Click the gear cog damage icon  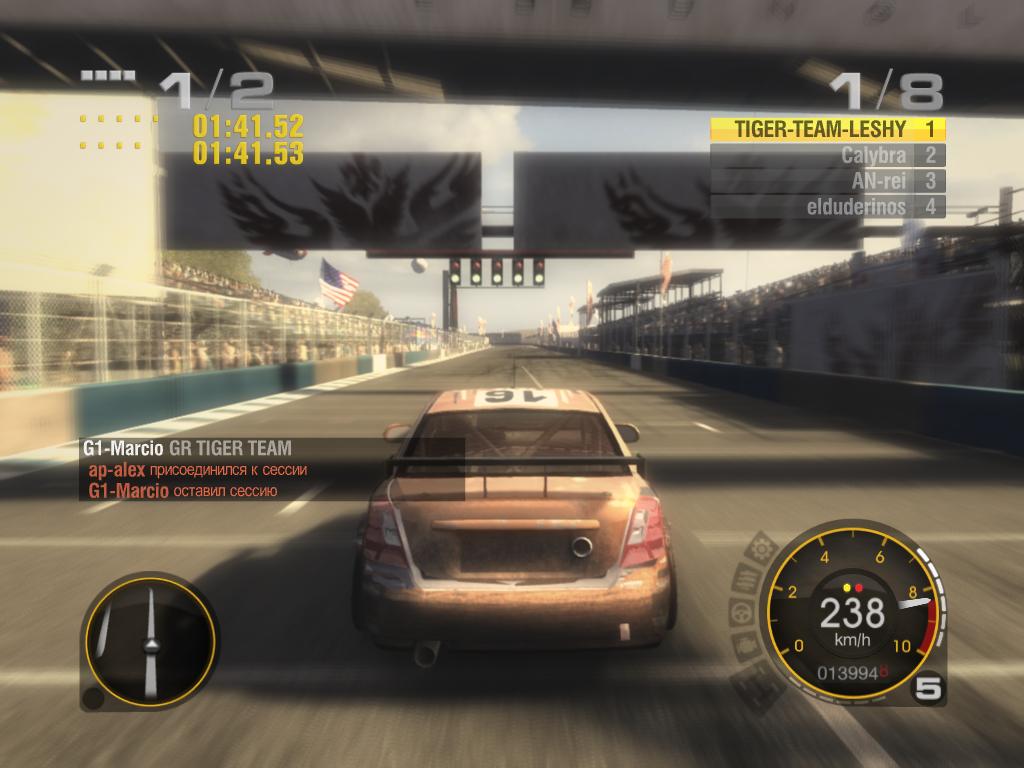(760, 548)
